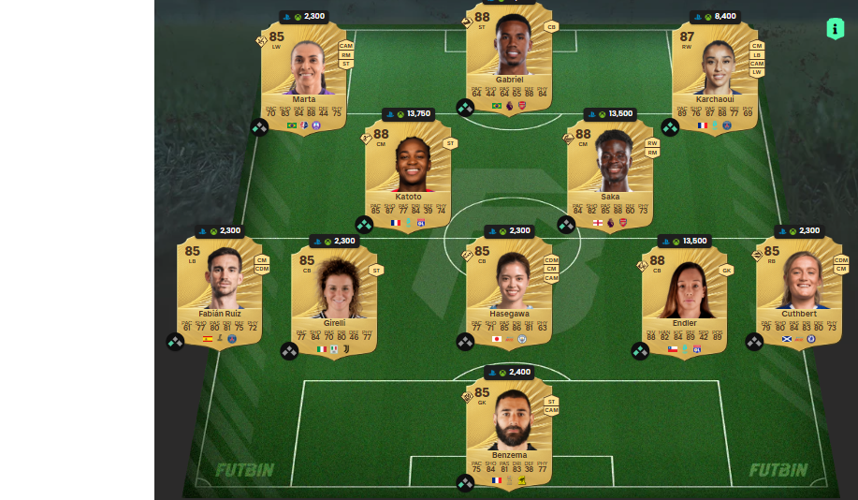This screenshot has width=858, height=500.
Task: Open the green info icon
Action: coord(835,29)
